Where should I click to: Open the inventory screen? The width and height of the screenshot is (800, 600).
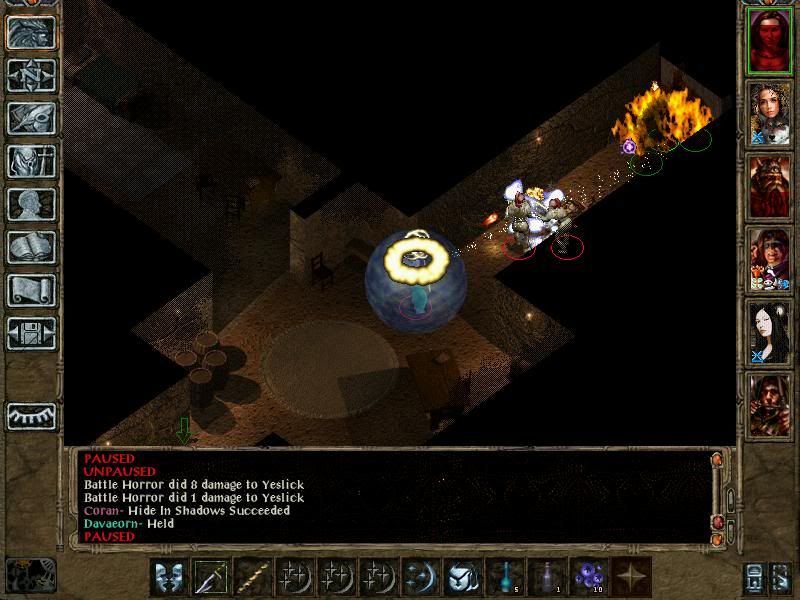pos(31,161)
